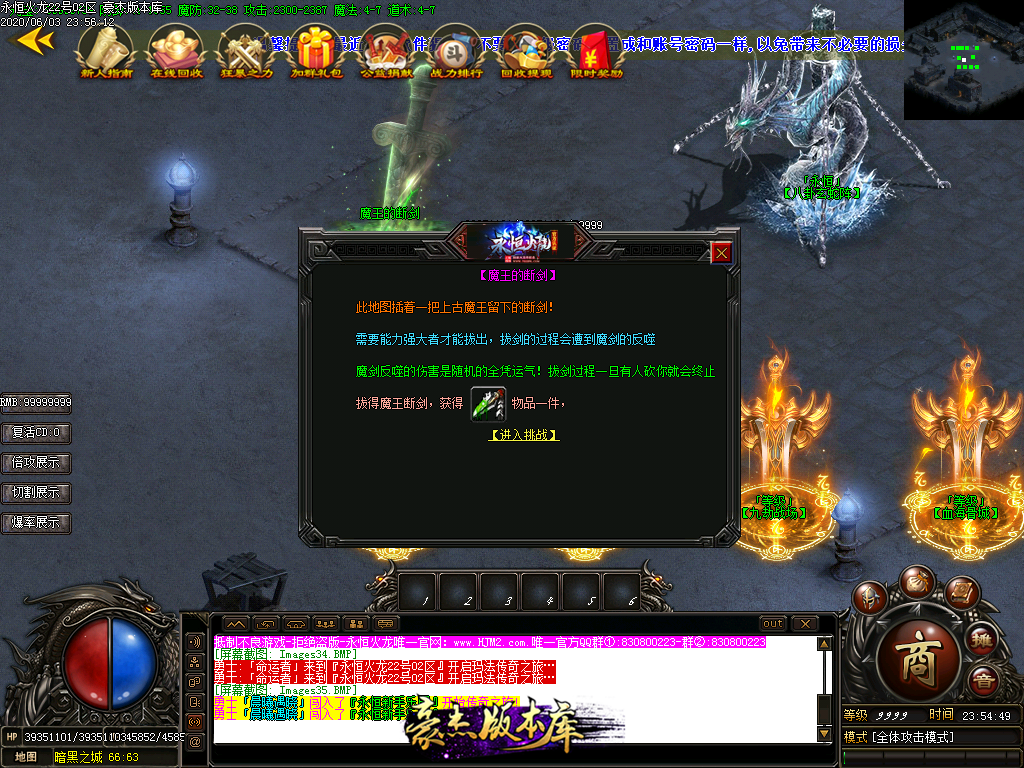This screenshot has height=768, width=1024.
Task: Close the 魔王的断剑 dialog window
Action: pos(721,253)
